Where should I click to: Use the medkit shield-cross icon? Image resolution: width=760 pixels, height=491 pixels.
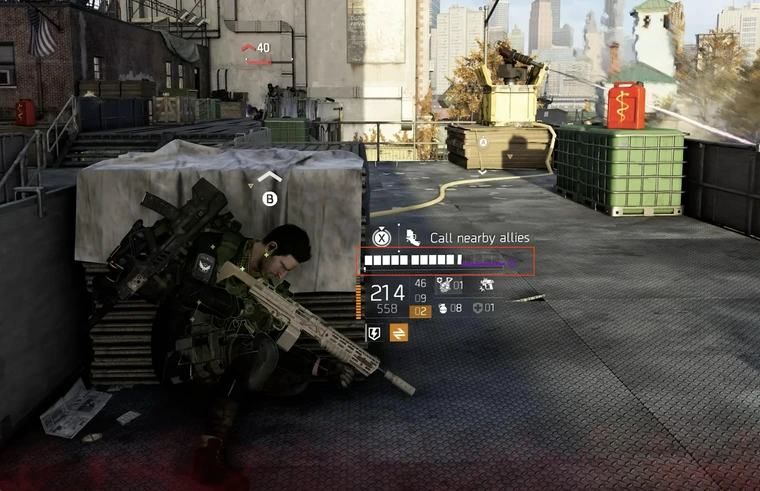(x=478, y=309)
